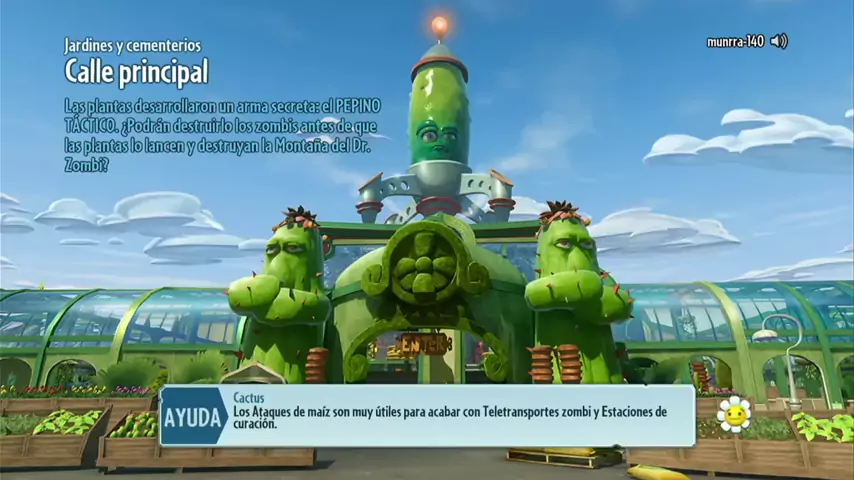The image size is (854, 480).
Task: Click the daisy flower icon on tip bar
Action: pyautogui.click(x=734, y=414)
